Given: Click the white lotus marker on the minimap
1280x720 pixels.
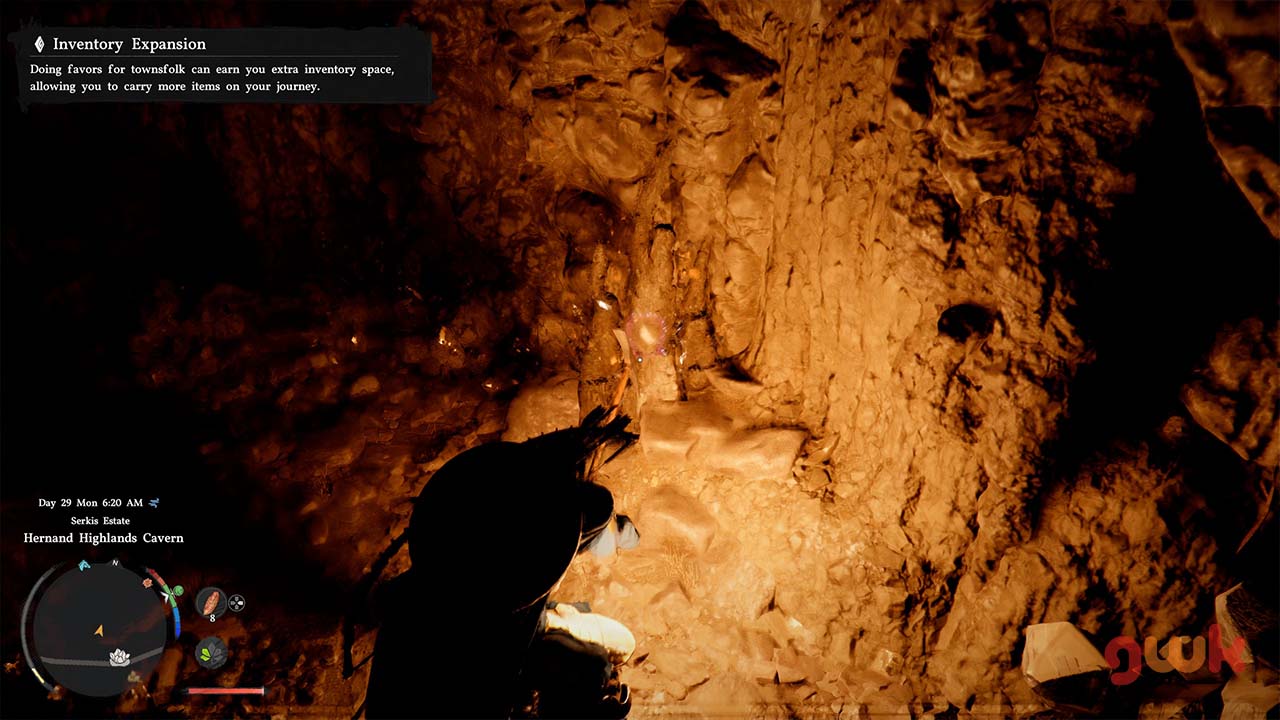Looking at the screenshot, I should coord(120,657).
